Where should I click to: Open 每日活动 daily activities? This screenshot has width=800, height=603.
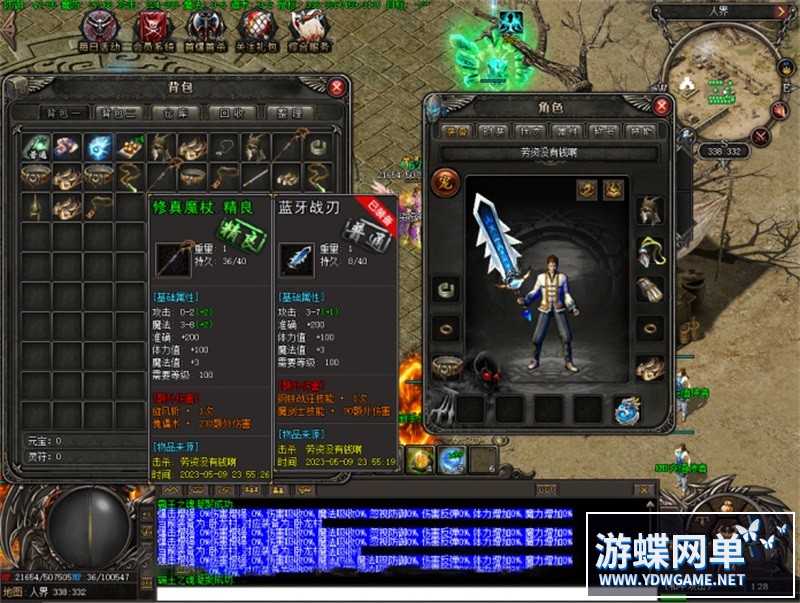click(x=99, y=29)
